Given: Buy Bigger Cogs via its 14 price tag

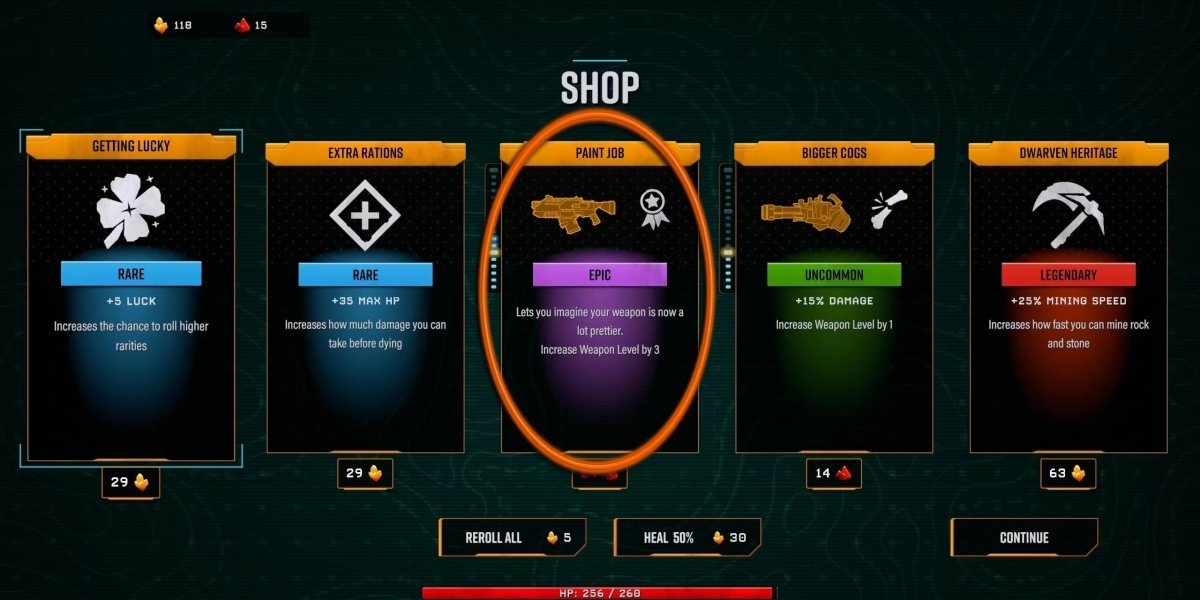Looking at the screenshot, I should 833,473.
